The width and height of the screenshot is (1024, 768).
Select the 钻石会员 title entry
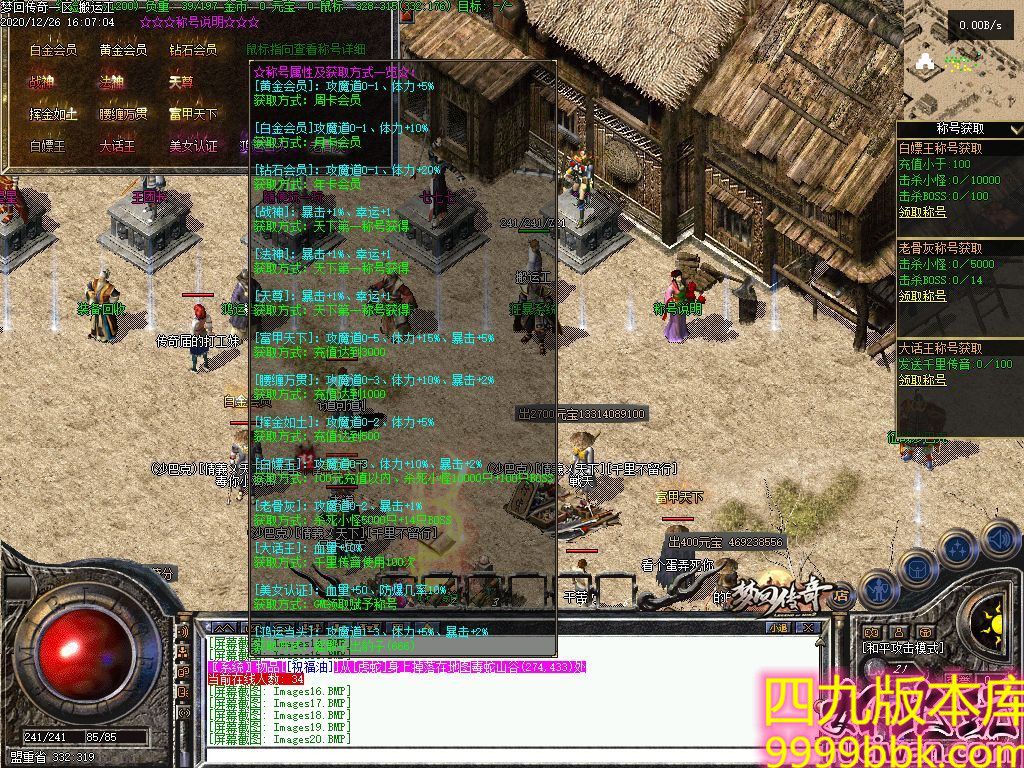[193, 50]
